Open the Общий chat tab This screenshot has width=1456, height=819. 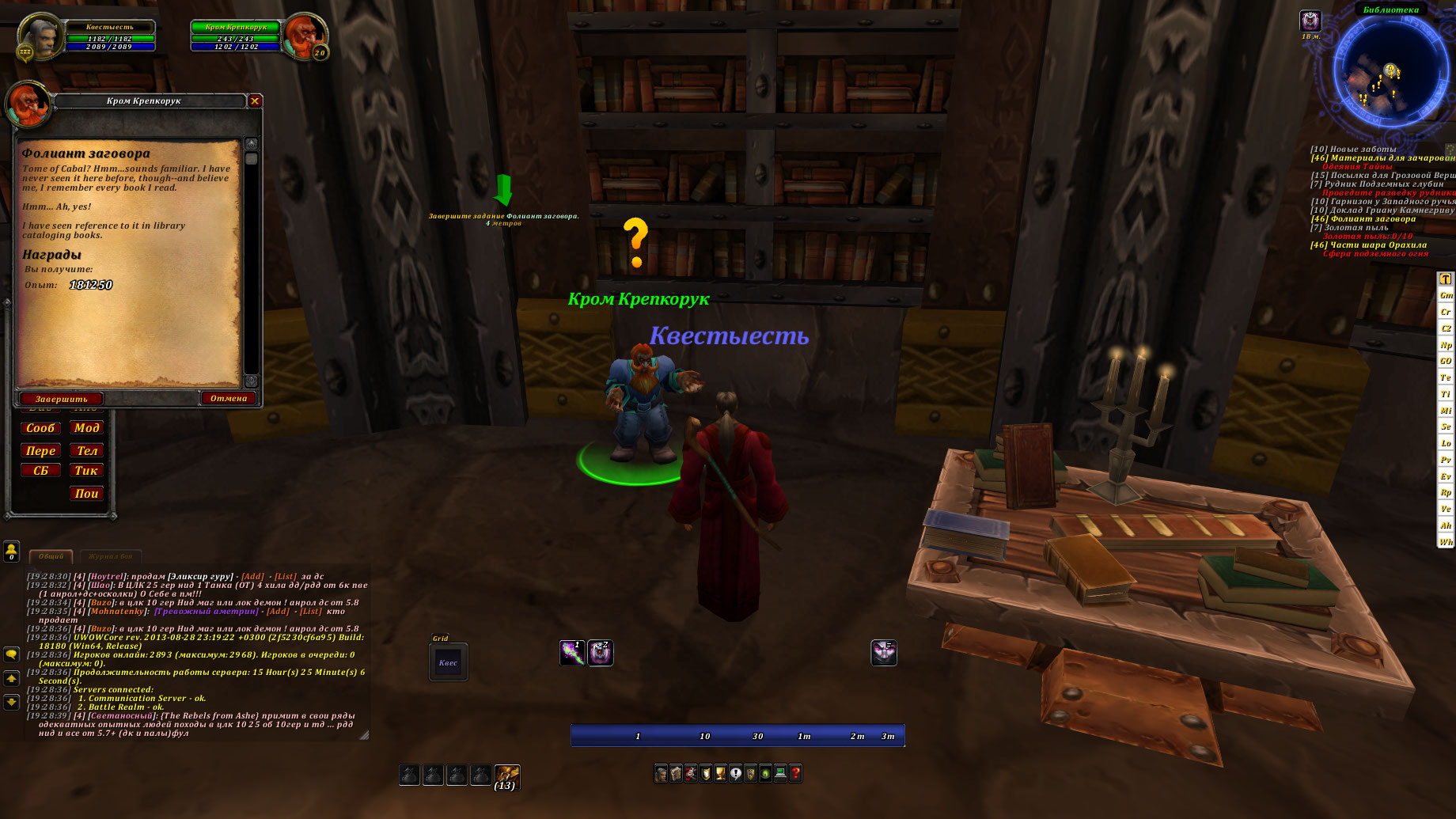coord(51,556)
